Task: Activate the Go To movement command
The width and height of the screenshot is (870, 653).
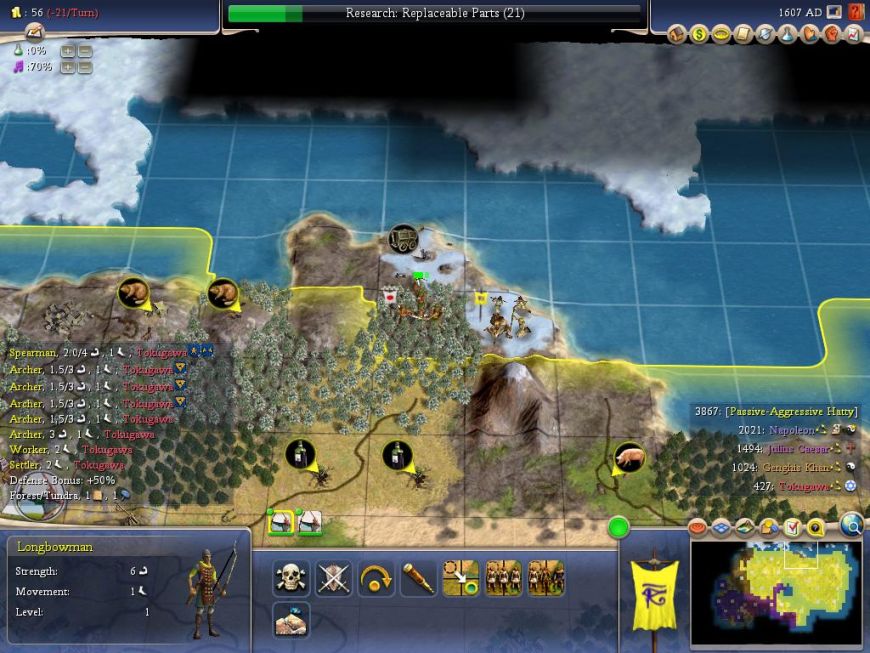Action: click(461, 578)
